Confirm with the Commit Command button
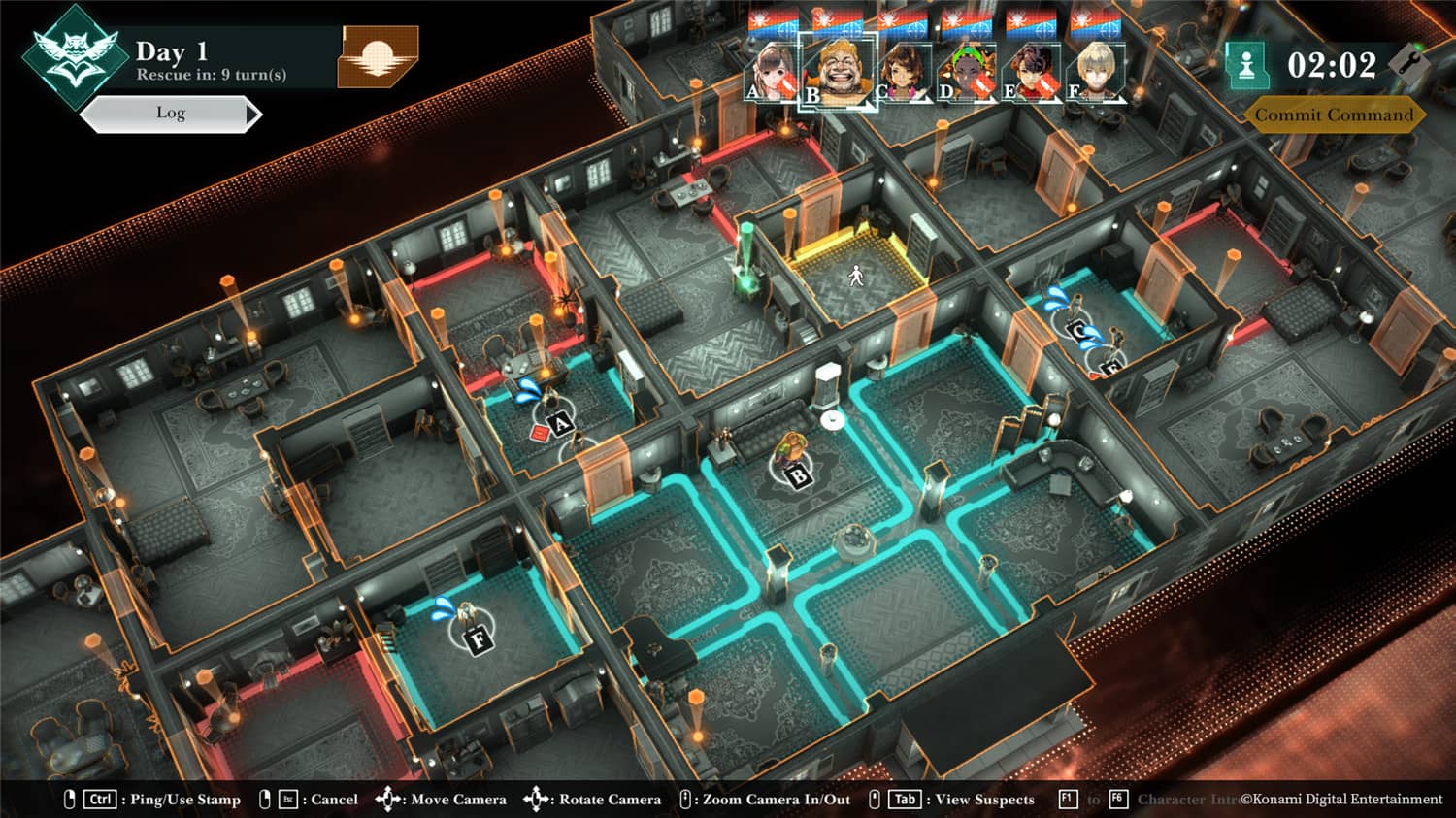This screenshot has width=1456, height=818. click(1334, 115)
